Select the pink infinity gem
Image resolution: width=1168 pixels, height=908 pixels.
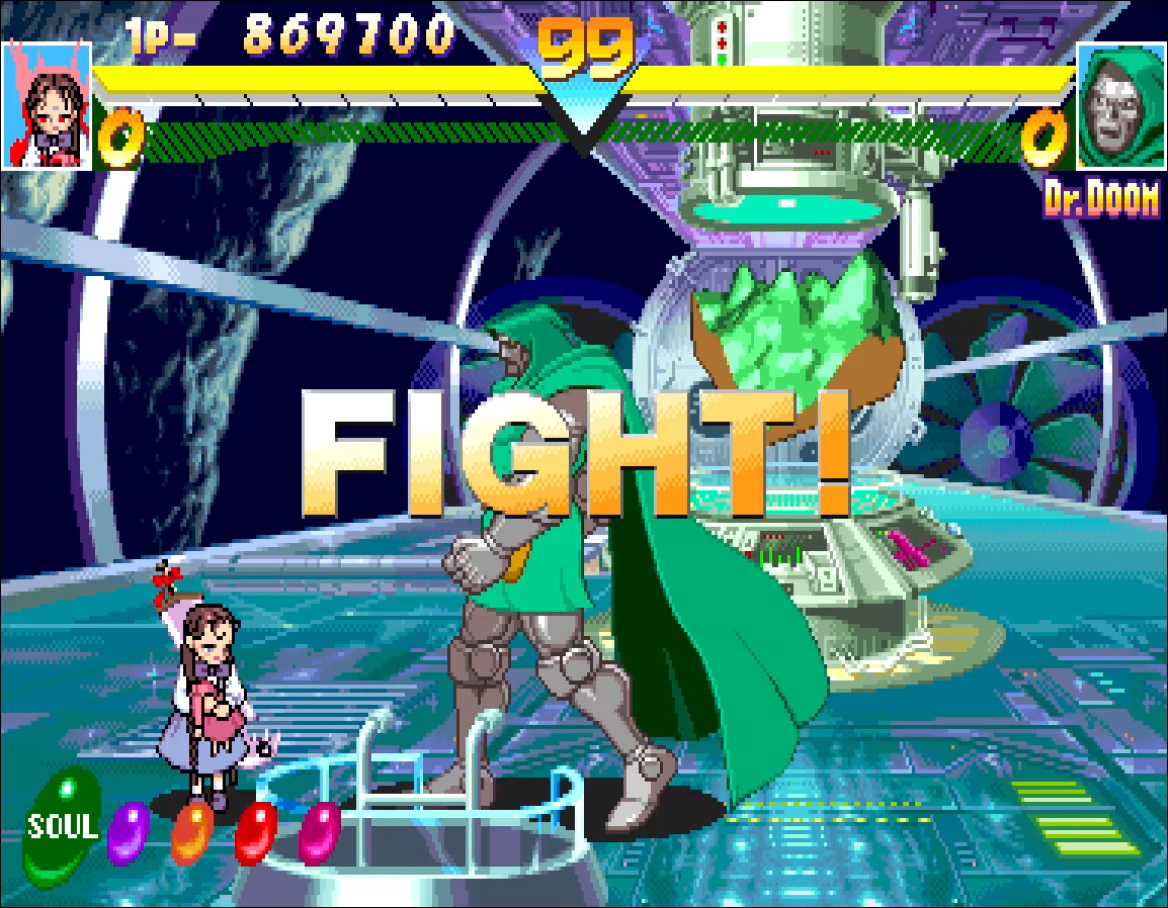pos(320,832)
